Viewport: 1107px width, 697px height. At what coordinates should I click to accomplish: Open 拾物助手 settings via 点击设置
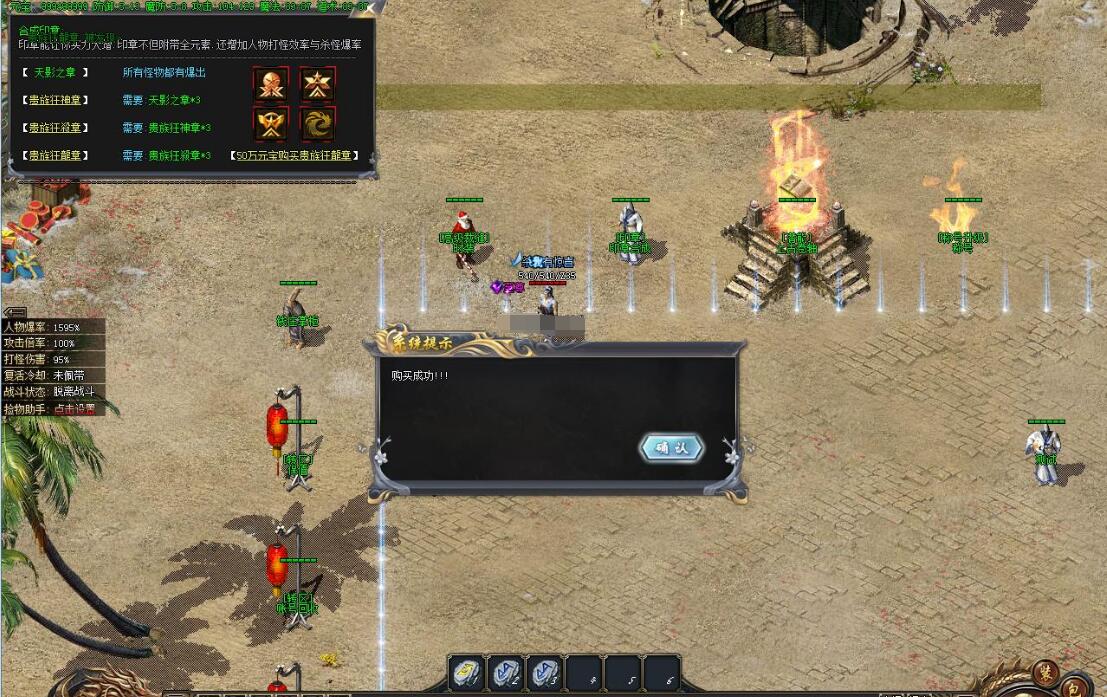coord(74,409)
